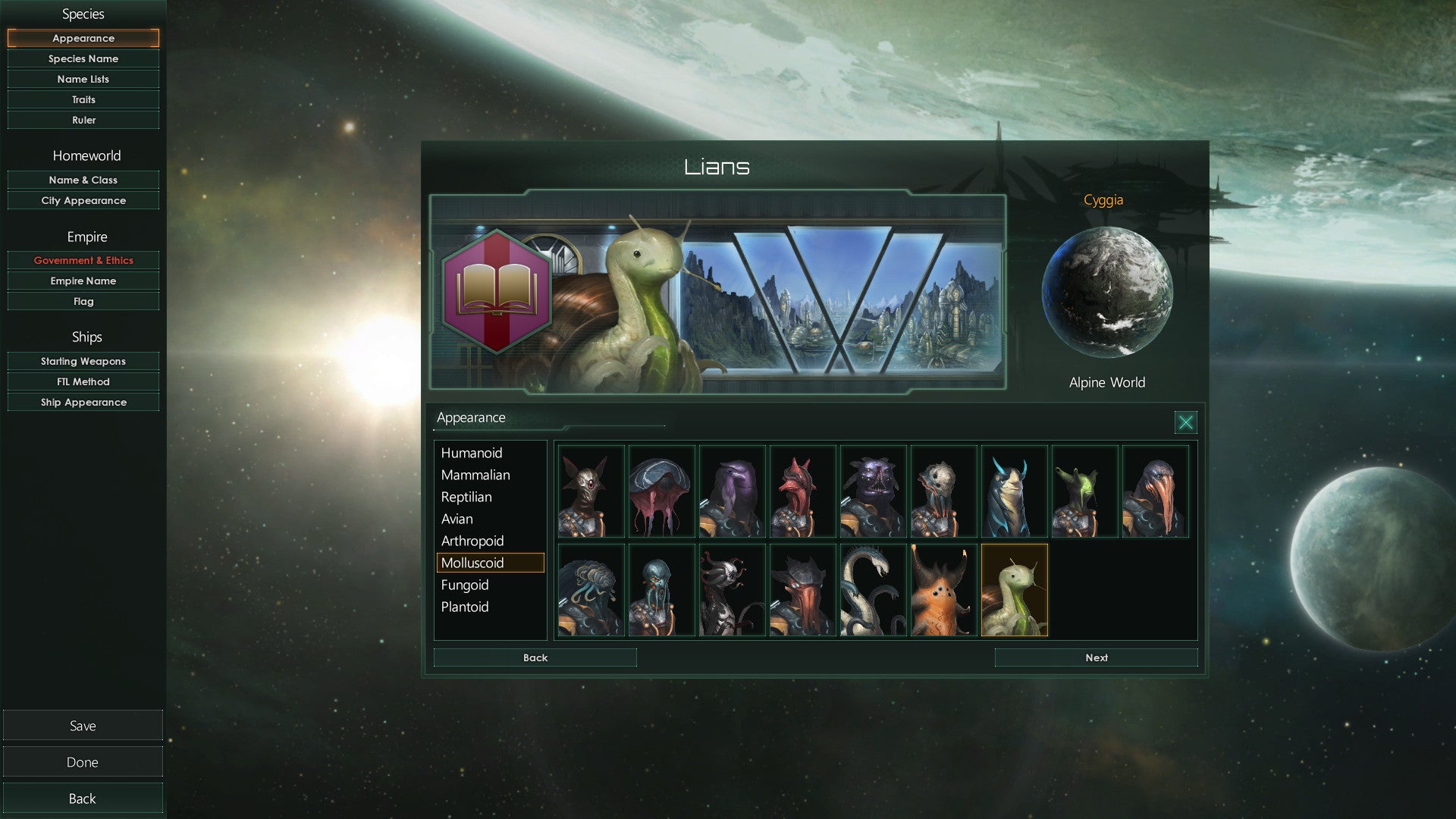This screenshot has height=819, width=1456.
Task: Select the red jellyfish-like portrait
Action: [661, 491]
